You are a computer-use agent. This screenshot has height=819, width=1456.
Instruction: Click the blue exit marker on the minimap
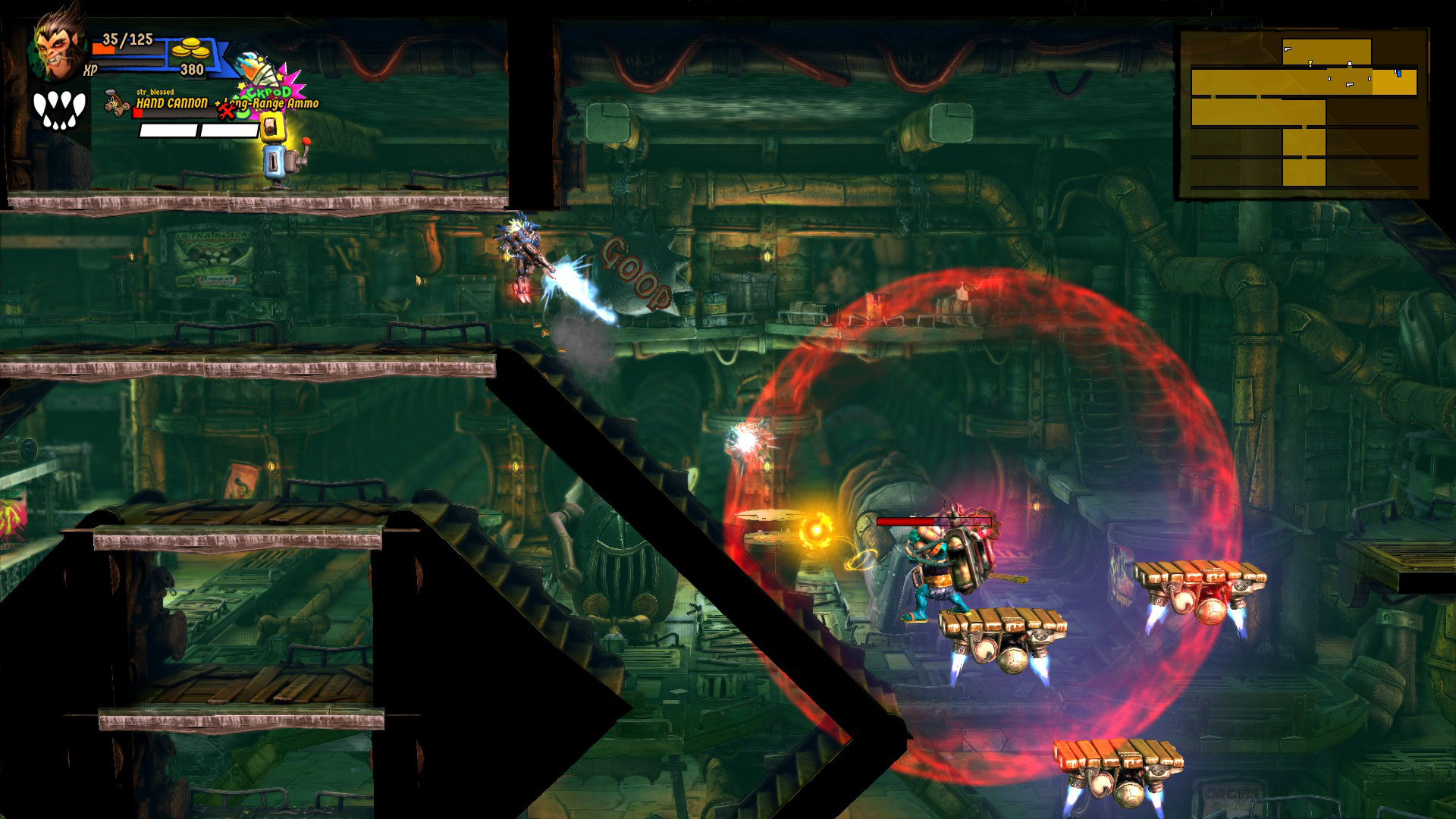pos(1399,74)
